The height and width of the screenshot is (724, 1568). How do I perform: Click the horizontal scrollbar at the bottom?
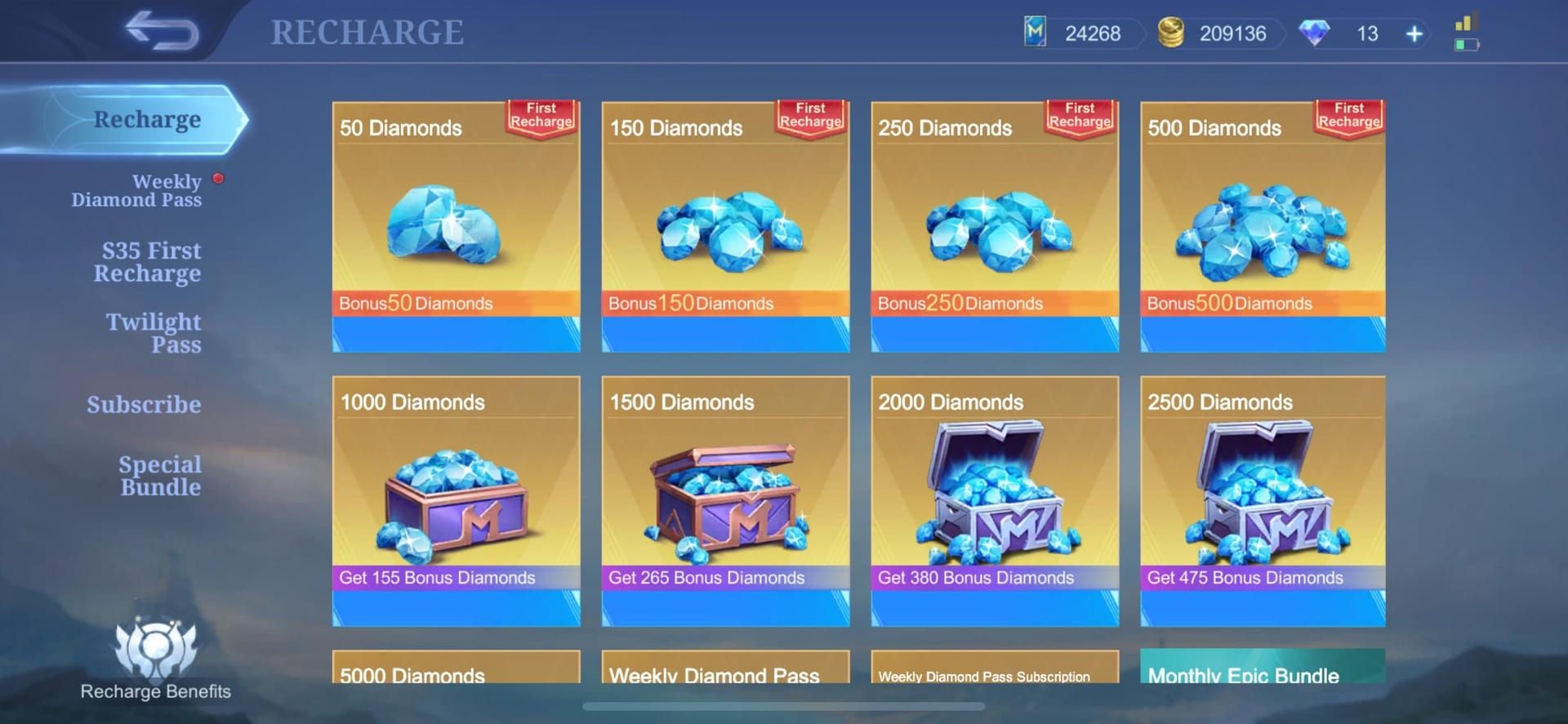(x=784, y=706)
